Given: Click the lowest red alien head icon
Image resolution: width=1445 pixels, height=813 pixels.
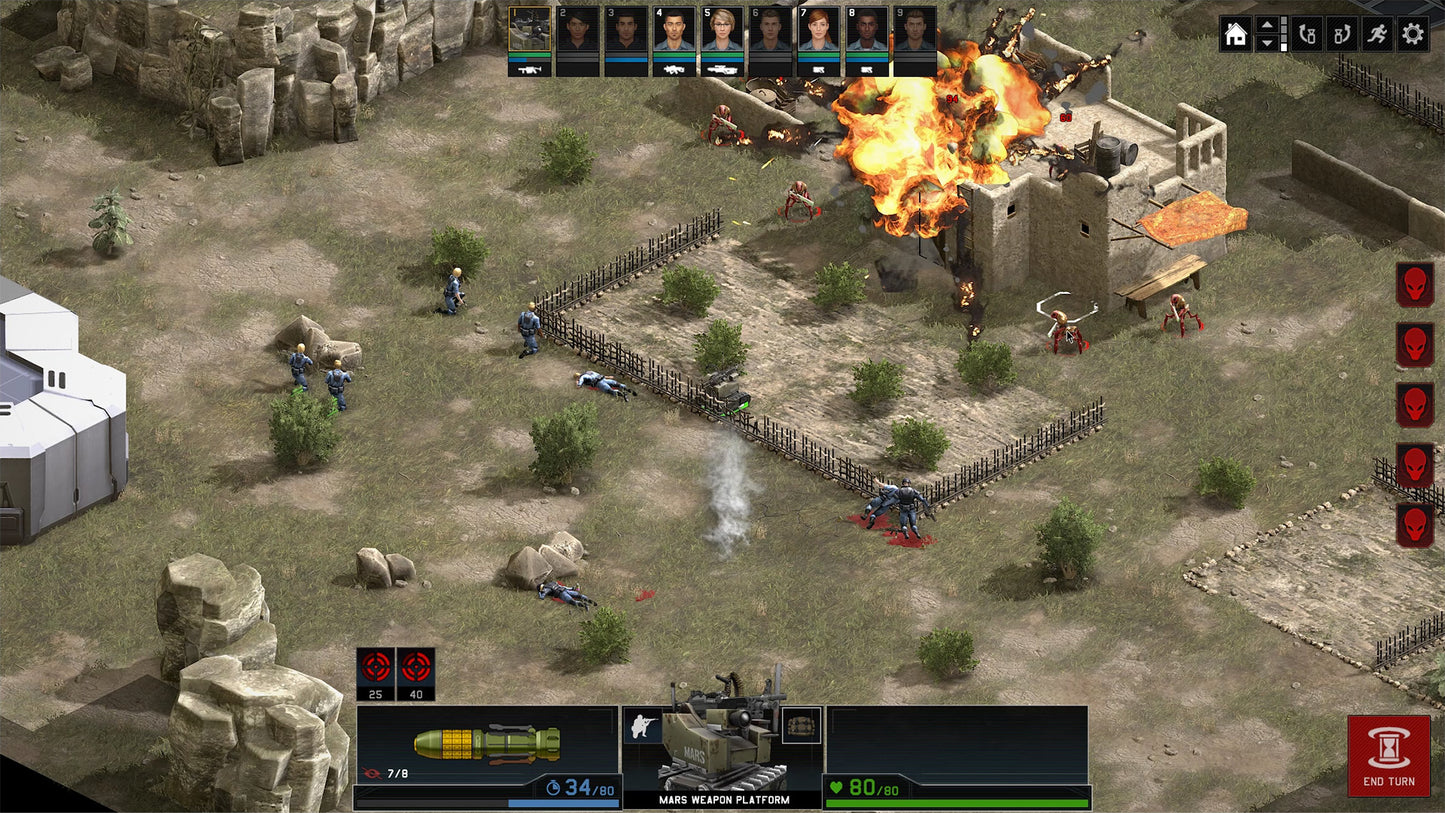Looking at the screenshot, I should pos(1414,524).
